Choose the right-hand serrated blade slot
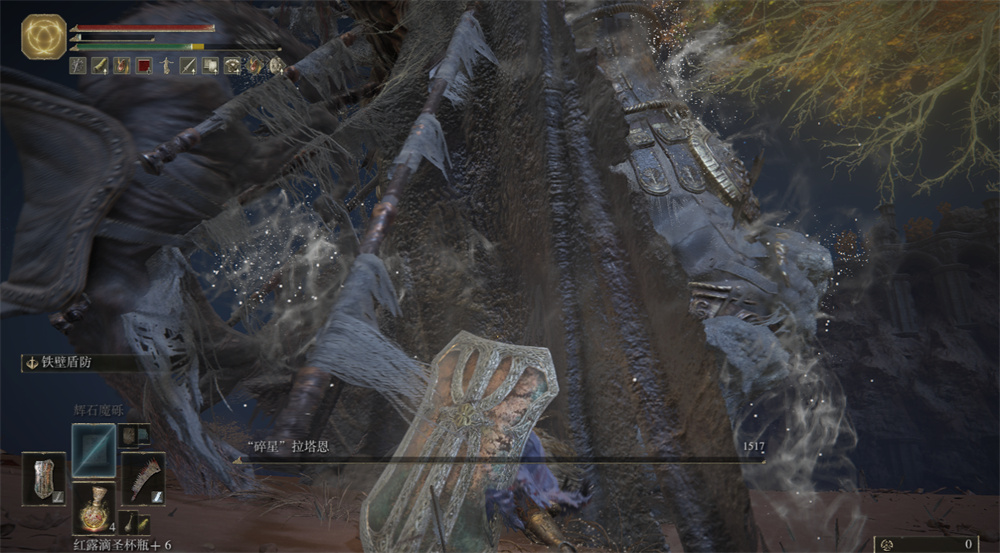This screenshot has height=553, width=1000. point(142,478)
